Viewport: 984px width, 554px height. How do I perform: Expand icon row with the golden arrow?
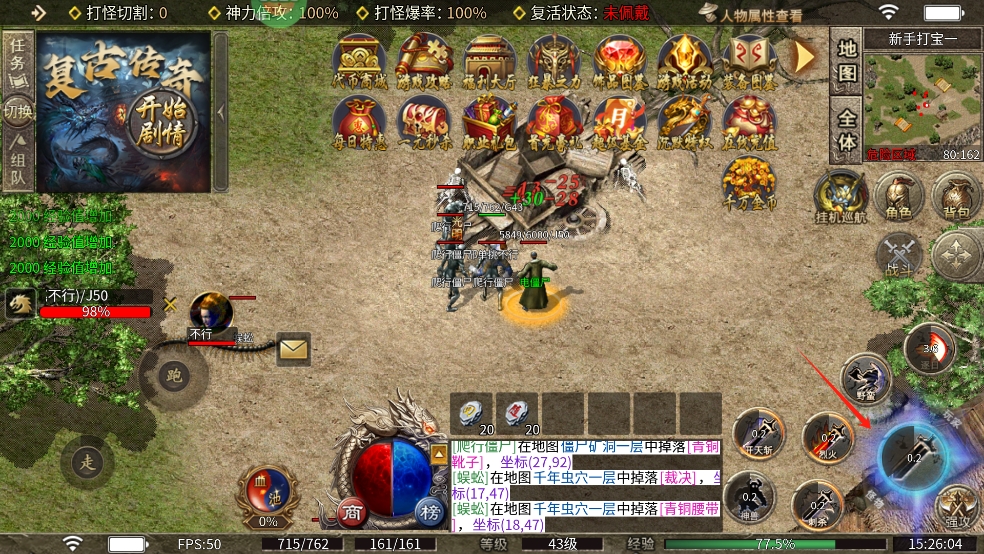[805, 57]
